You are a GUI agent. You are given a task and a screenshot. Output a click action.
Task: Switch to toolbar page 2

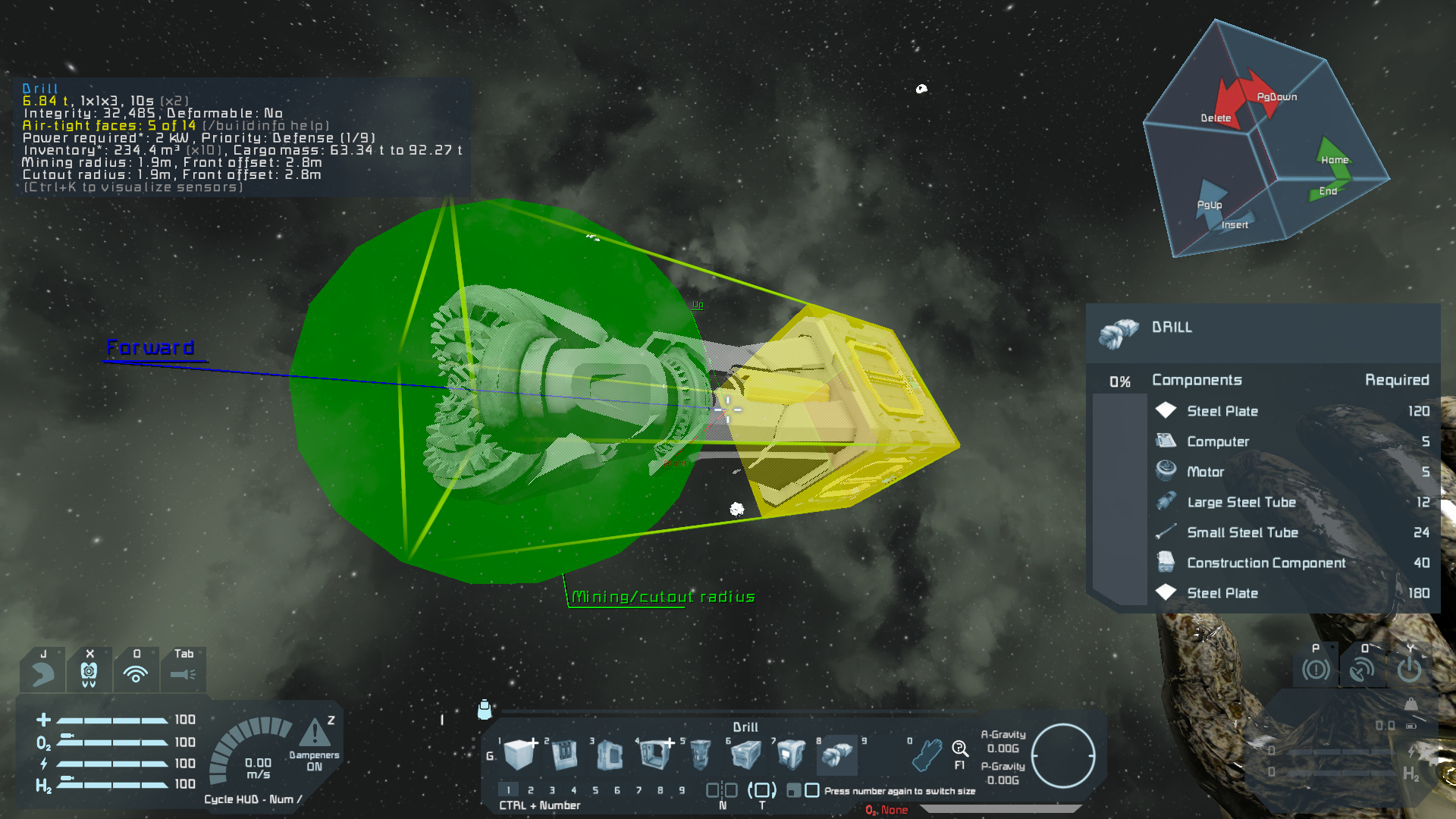530,790
